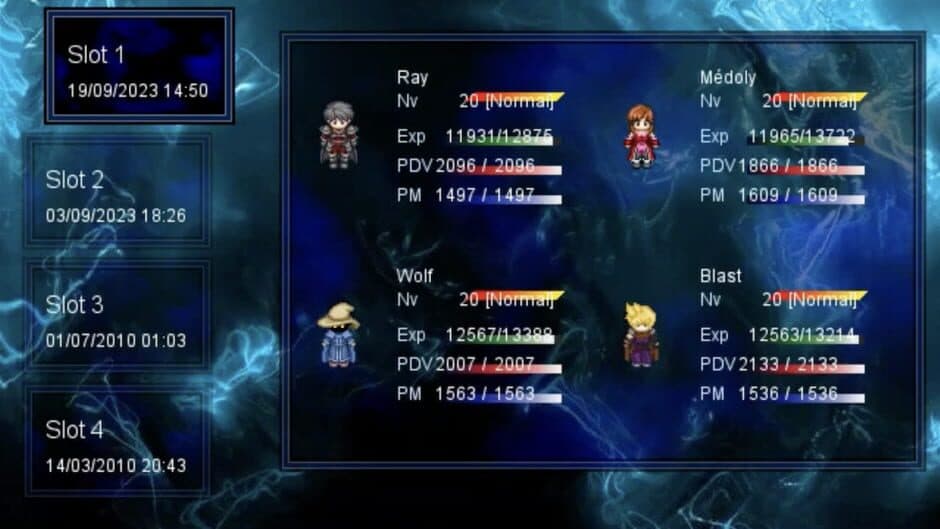Open the Slot 3 save entry
Viewport: 940px width, 529px height.
point(117,319)
